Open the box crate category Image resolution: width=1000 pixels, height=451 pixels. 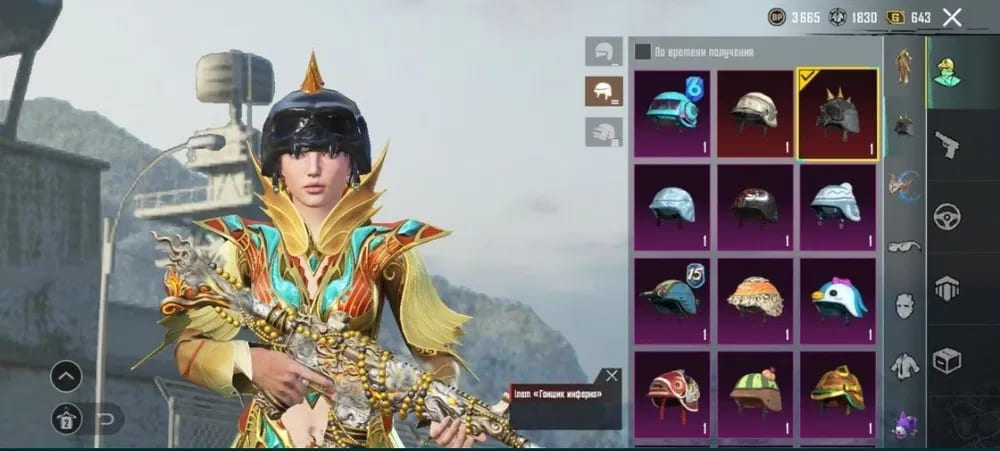point(946,360)
